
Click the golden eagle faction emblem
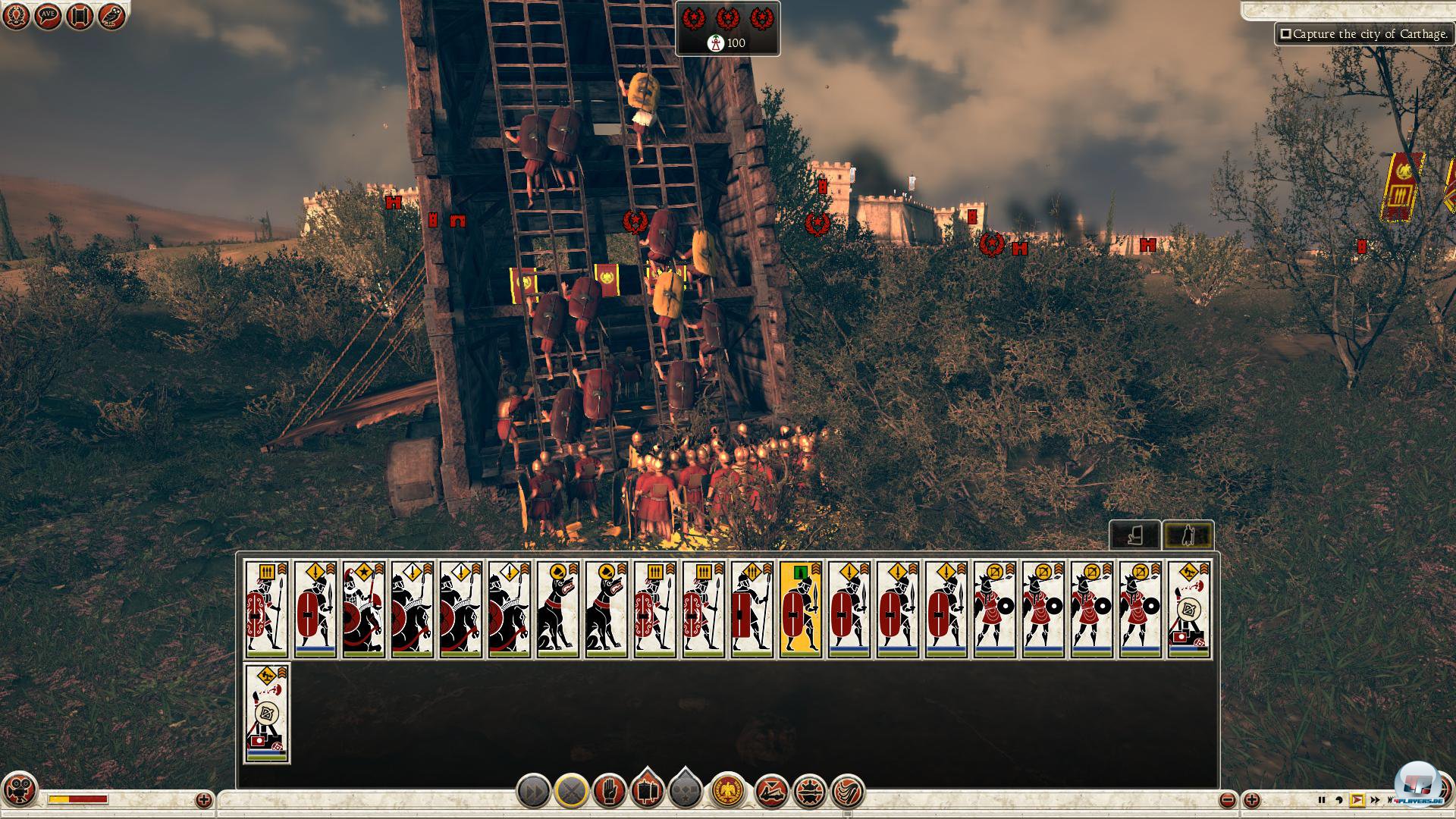tap(729, 792)
